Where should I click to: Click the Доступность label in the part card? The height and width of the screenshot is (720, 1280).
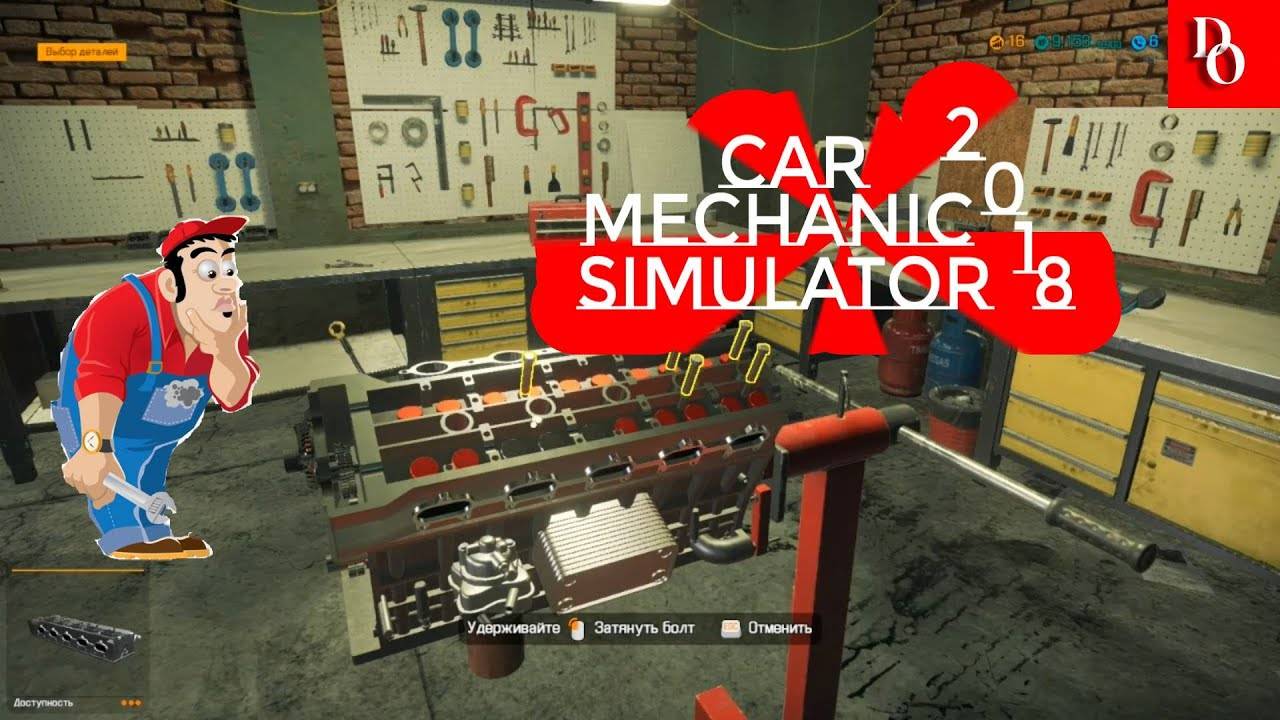click(43, 703)
